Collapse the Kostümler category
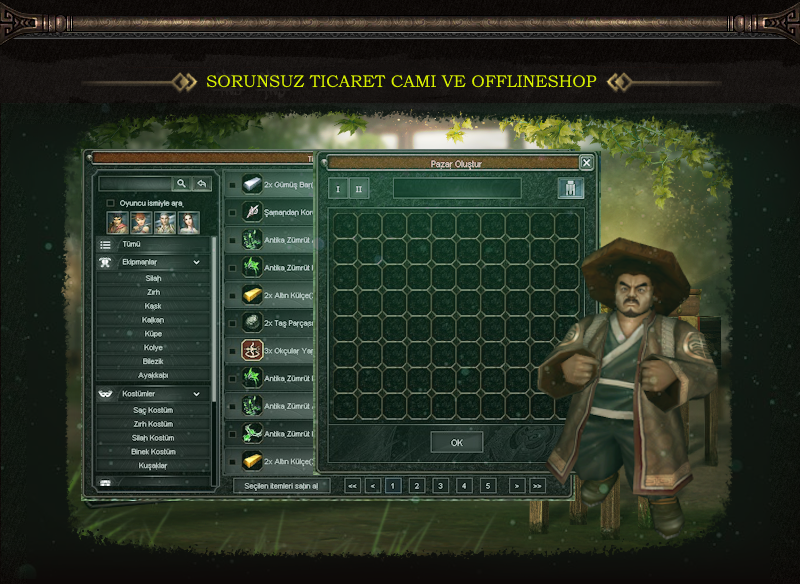Screen dimensions: 800x584 click(196, 394)
